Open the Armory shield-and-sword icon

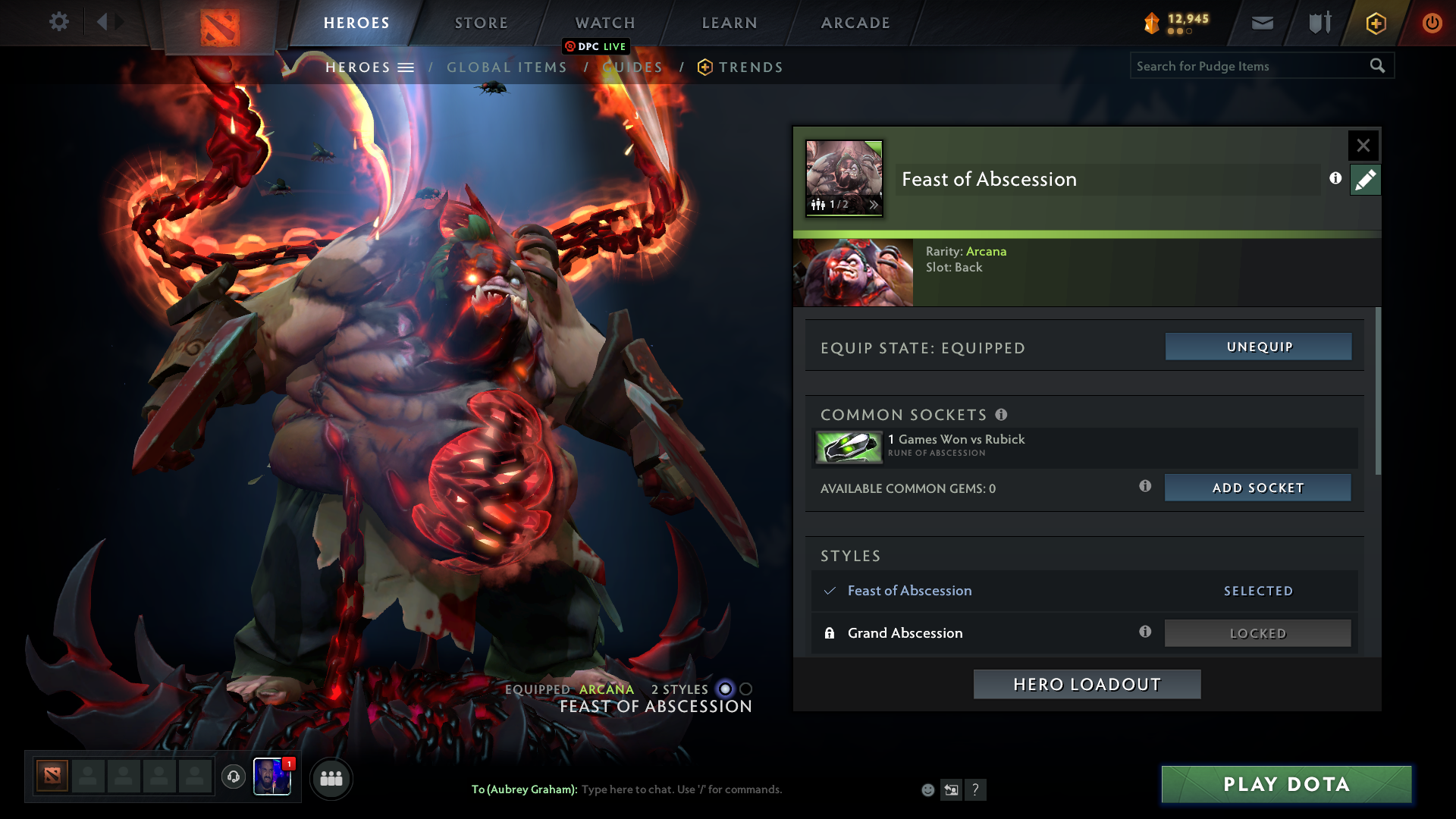tap(1318, 22)
